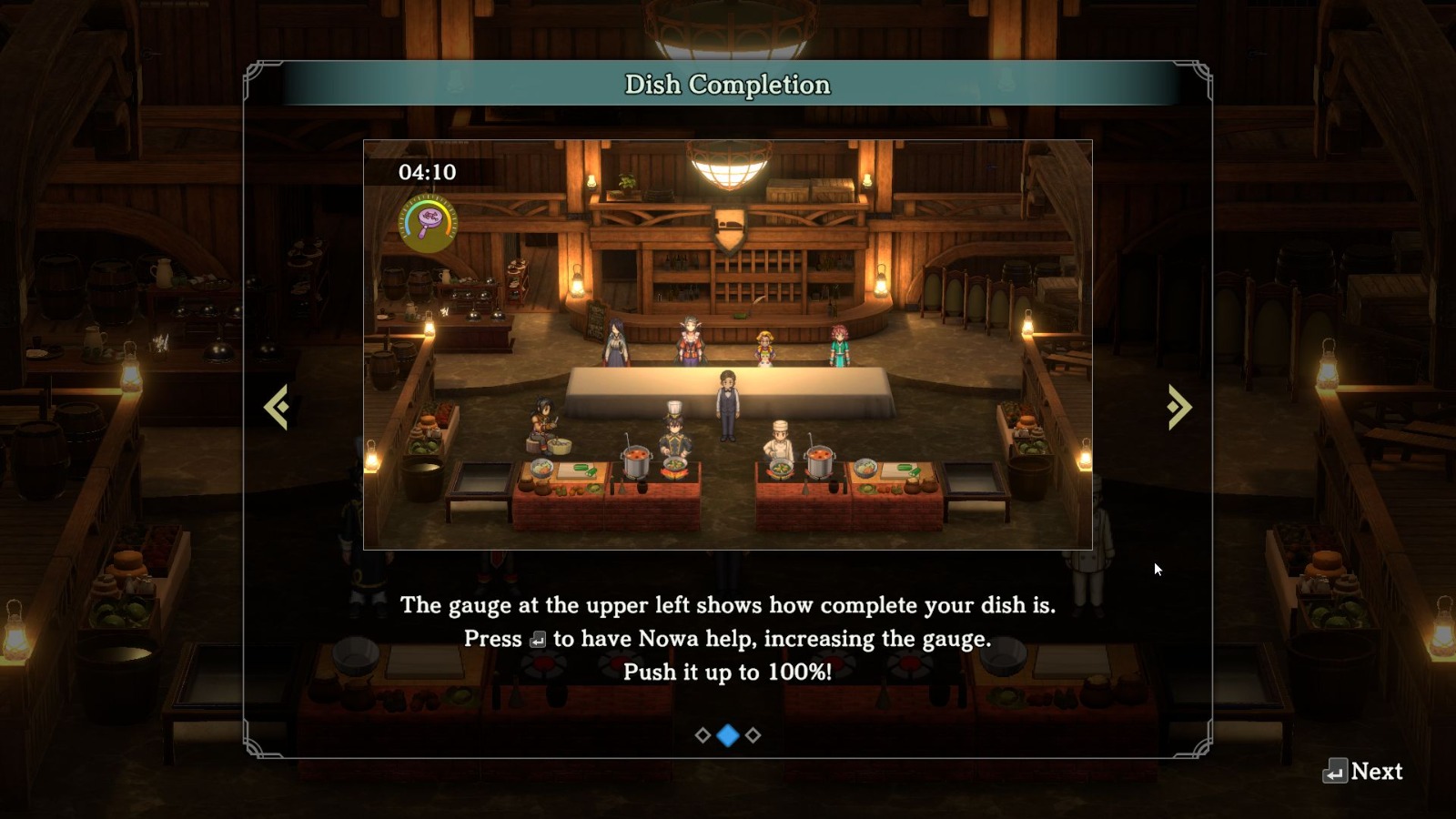
Task: Click the rightmost page indicator diamond
Action: [753, 733]
